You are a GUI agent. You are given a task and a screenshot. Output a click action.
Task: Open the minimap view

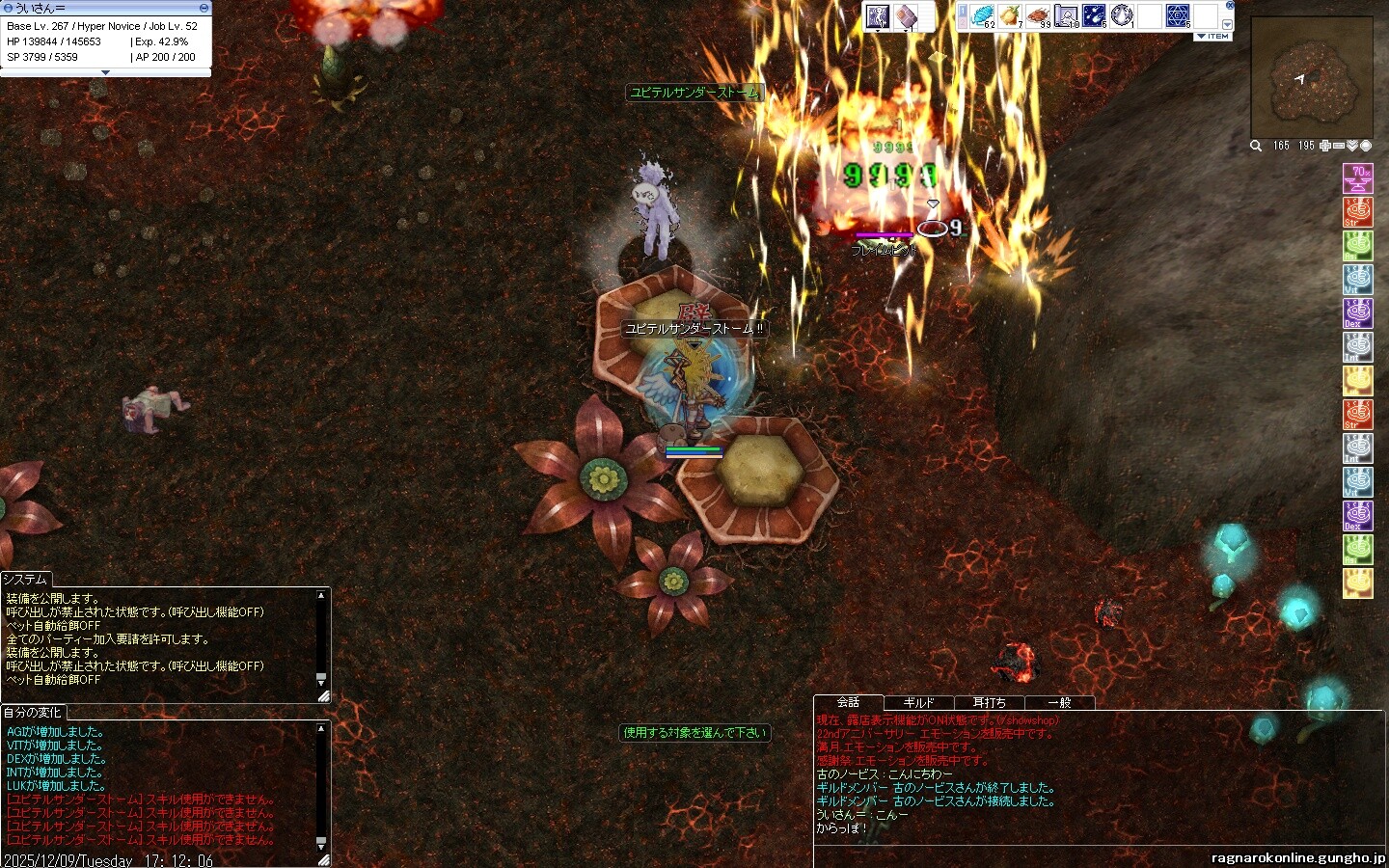[x=1312, y=78]
